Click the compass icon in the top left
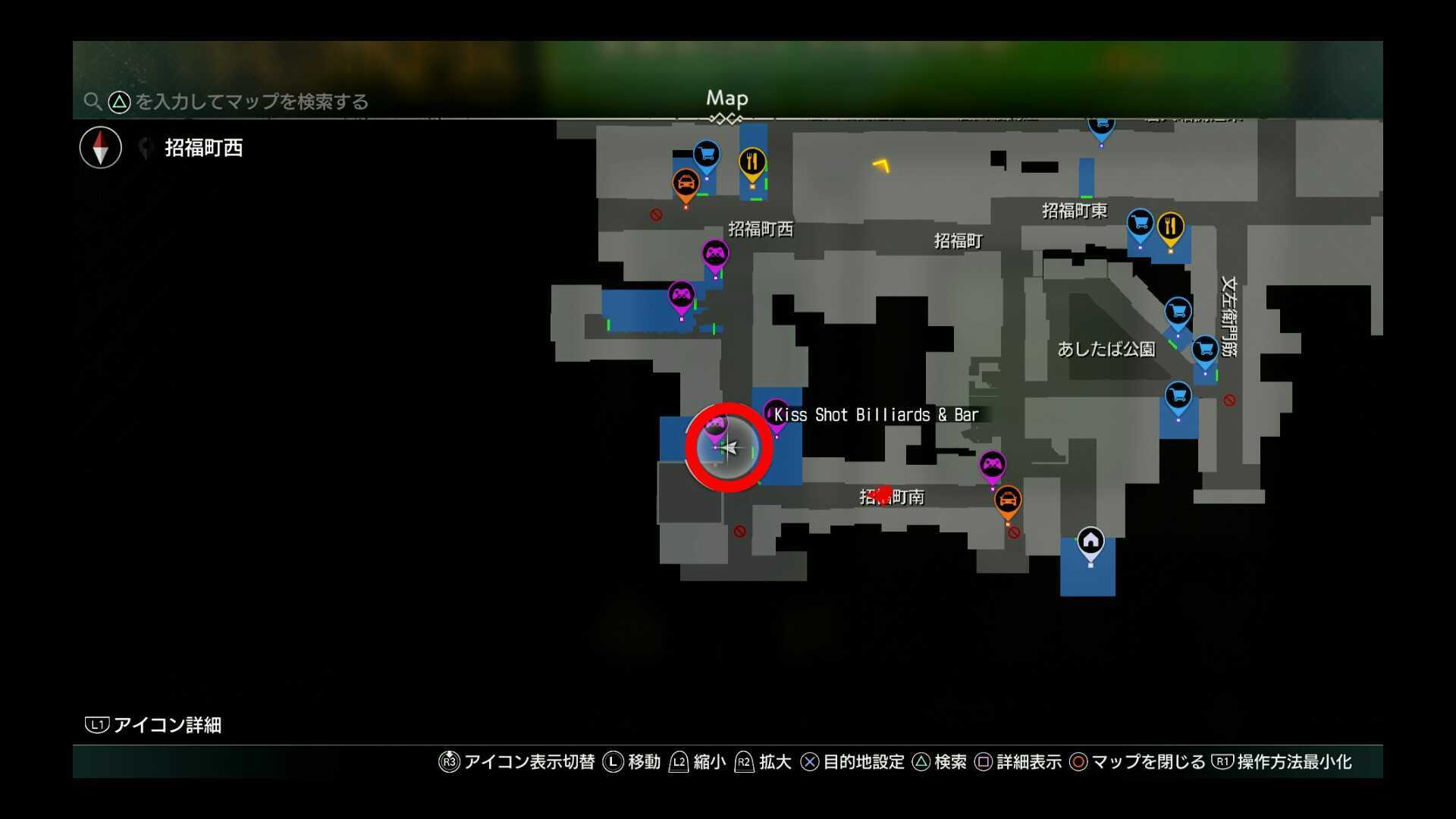The width and height of the screenshot is (1456, 819). click(99, 147)
